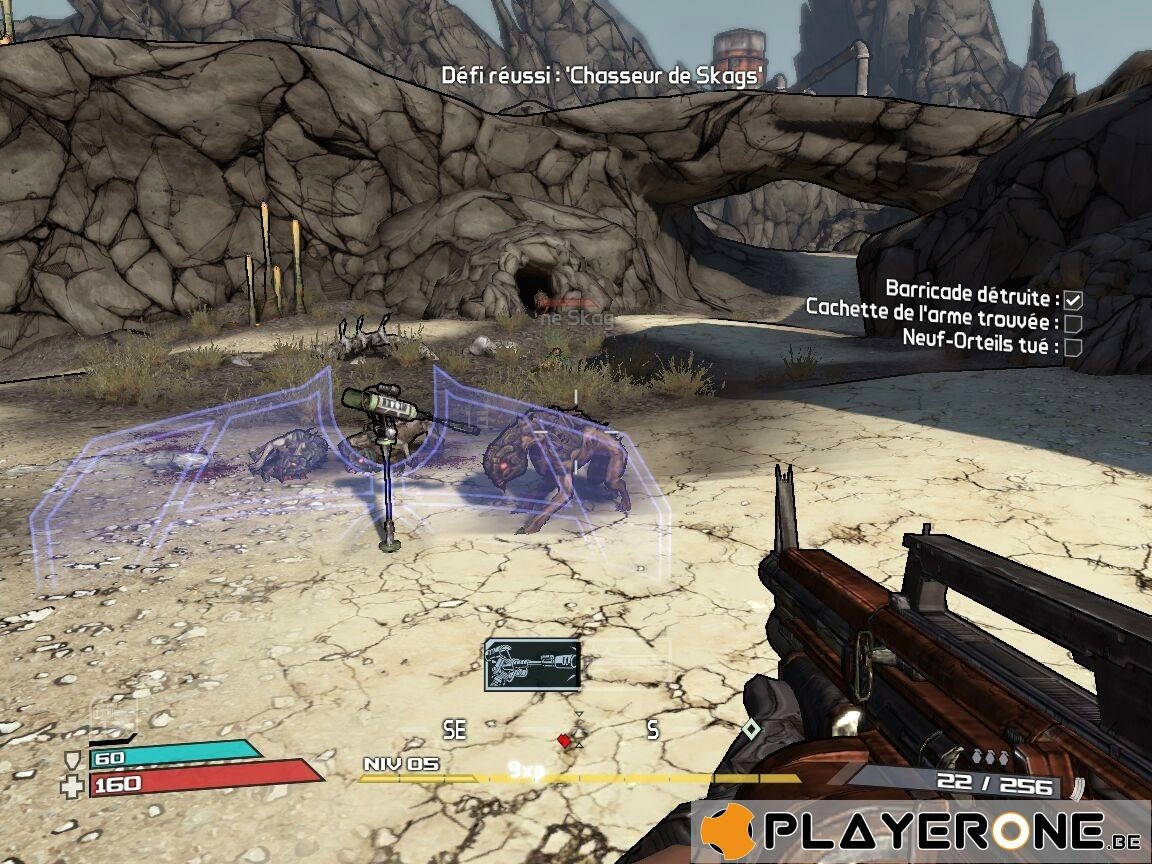Check the 'Neuf-Orteils tué' objective box
The image size is (1152, 864).
pos(1073,347)
